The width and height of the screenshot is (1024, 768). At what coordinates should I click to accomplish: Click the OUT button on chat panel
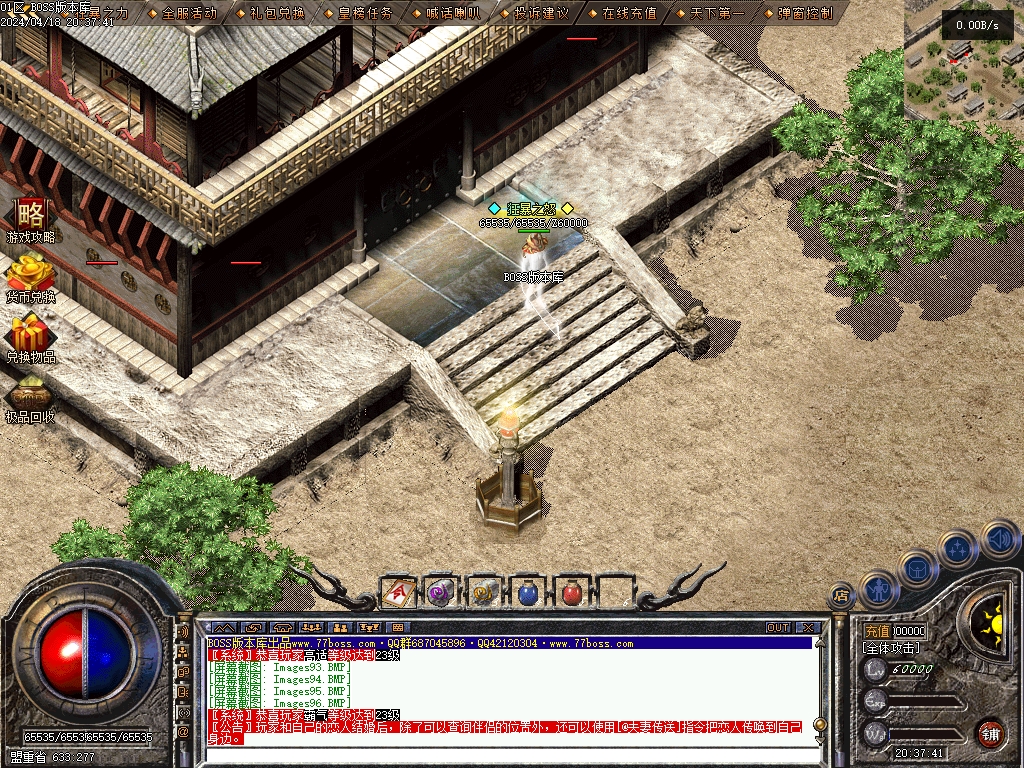778,628
